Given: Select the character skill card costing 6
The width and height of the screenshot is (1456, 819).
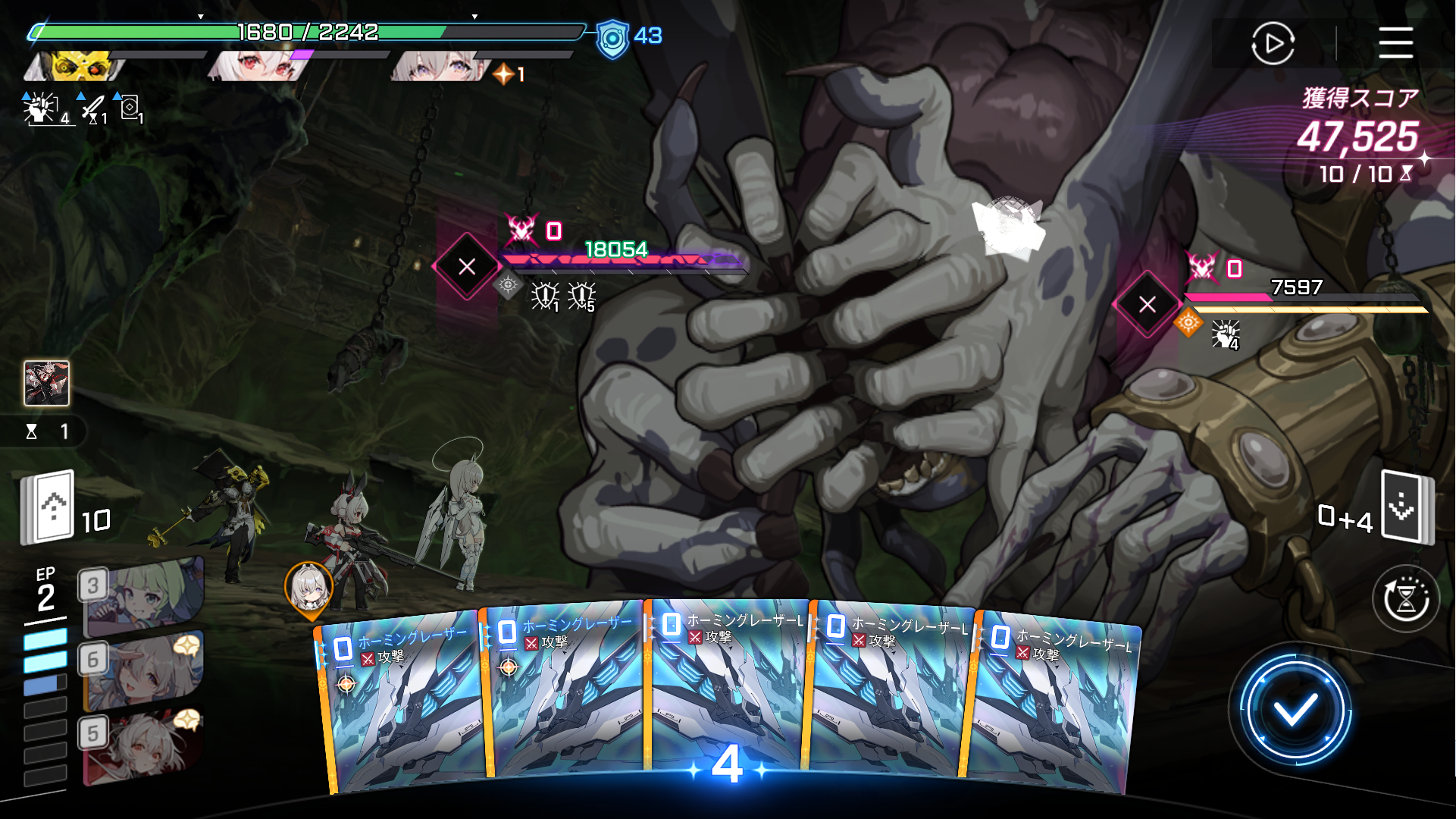Looking at the screenshot, I should click(142, 669).
